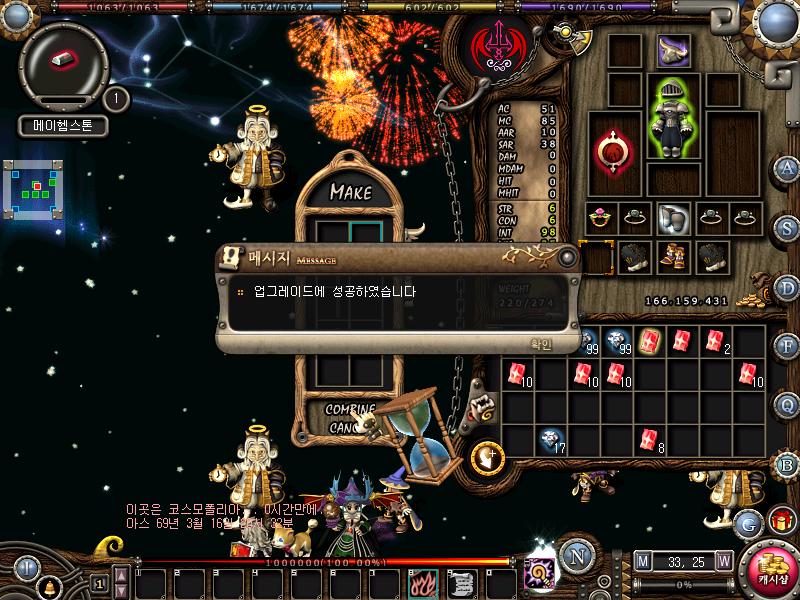Click the round Q side button
Image resolution: width=800 pixels, height=600 pixels.
pos(788,405)
